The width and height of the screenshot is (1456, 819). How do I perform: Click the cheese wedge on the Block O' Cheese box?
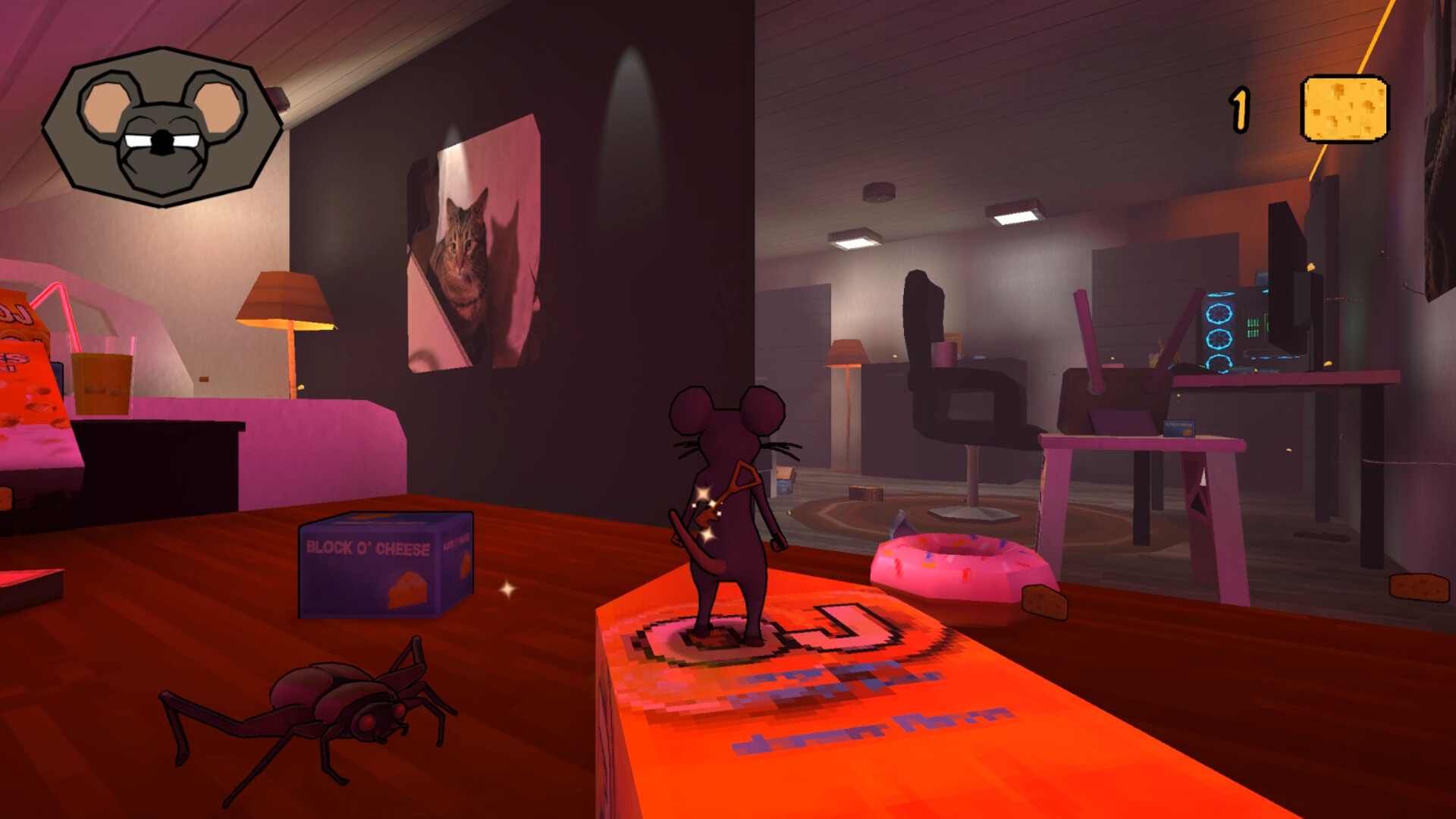pos(409,591)
